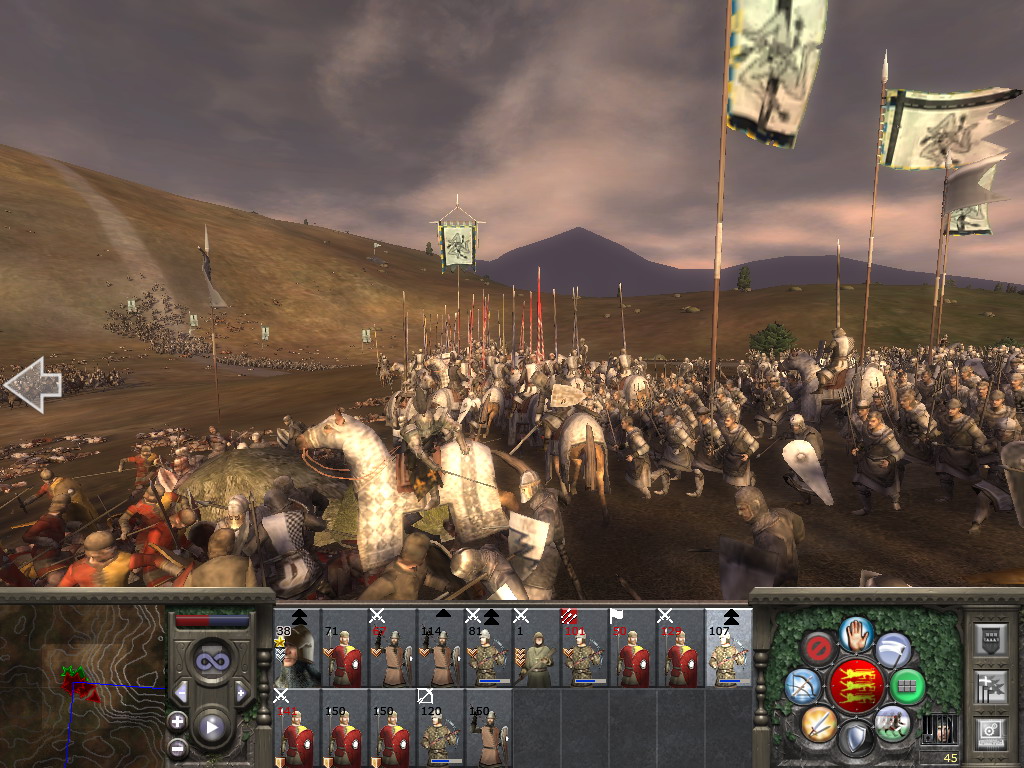The width and height of the screenshot is (1024, 768).
Task: Click the red no-entry circle command button
Action: [821, 649]
